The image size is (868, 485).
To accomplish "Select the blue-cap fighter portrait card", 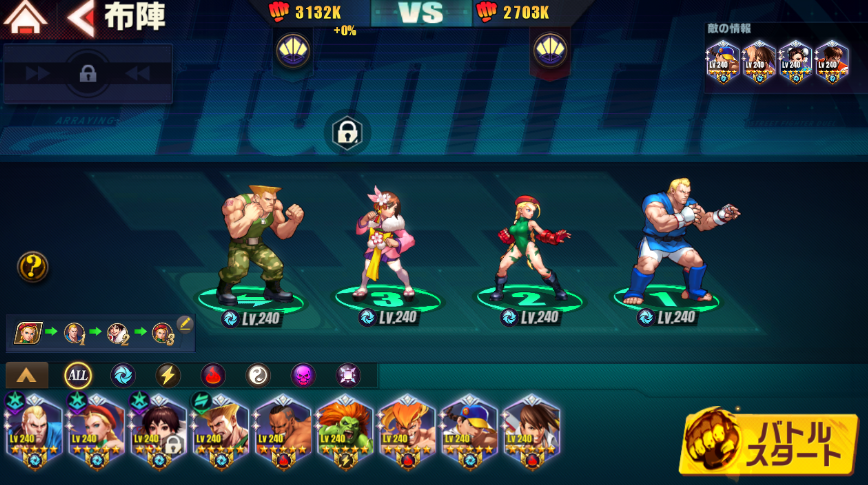I will point(469,430).
